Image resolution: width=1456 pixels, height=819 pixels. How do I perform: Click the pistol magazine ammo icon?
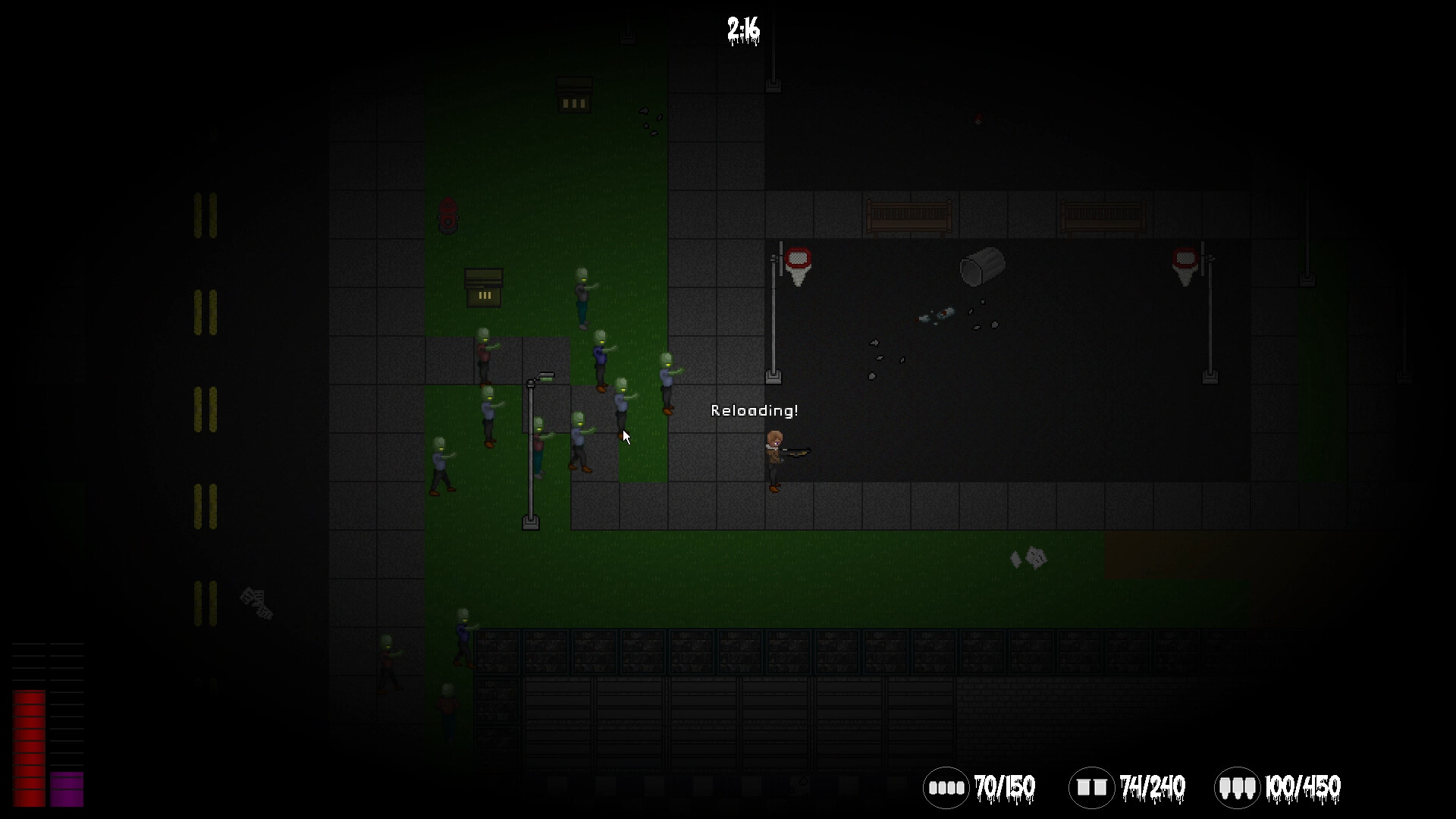click(947, 787)
